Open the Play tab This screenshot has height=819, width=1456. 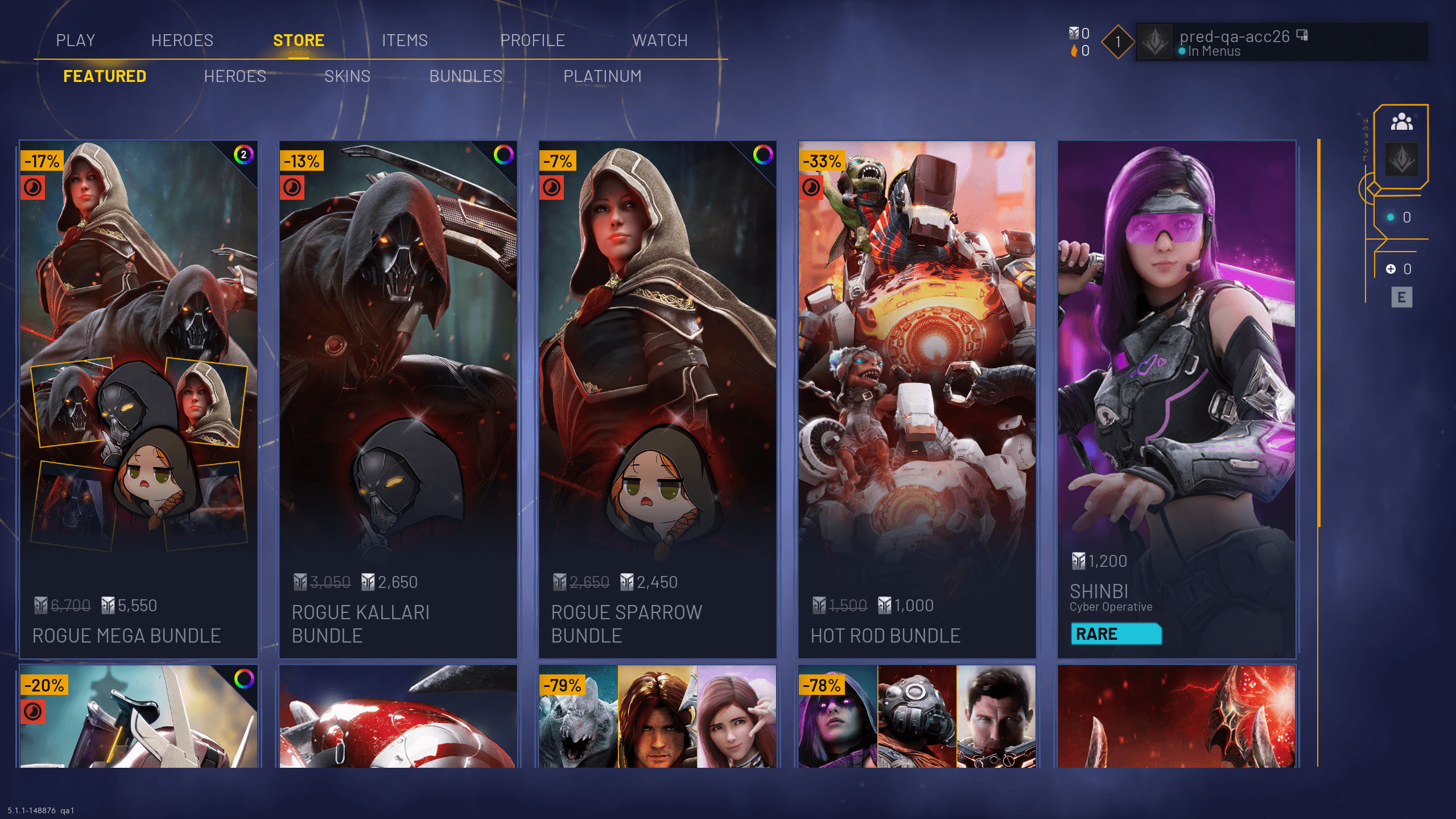coord(75,40)
